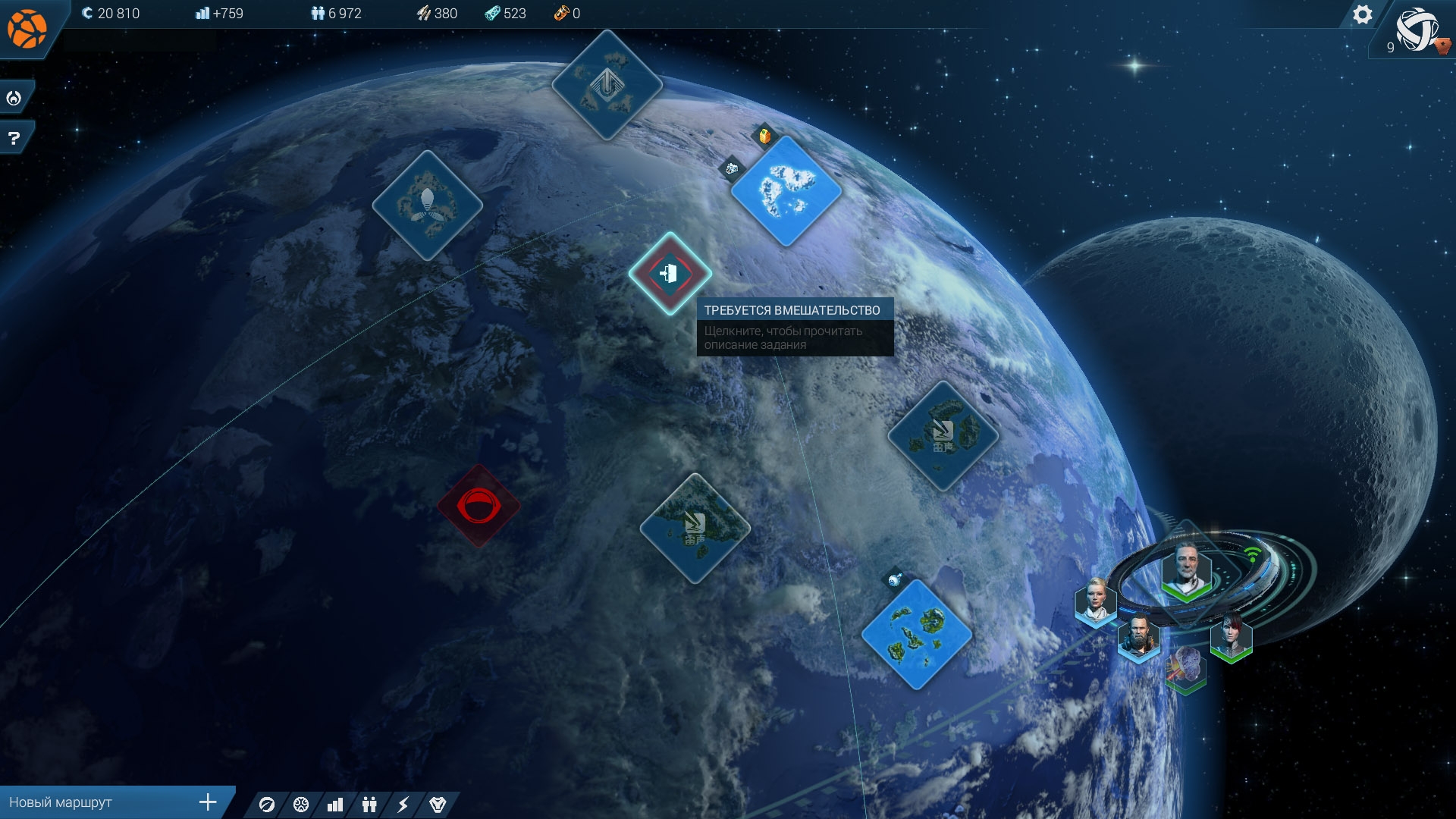Select the red crisis mission marker
This screenshot has width=1456, height=819.
pos(479,506)
